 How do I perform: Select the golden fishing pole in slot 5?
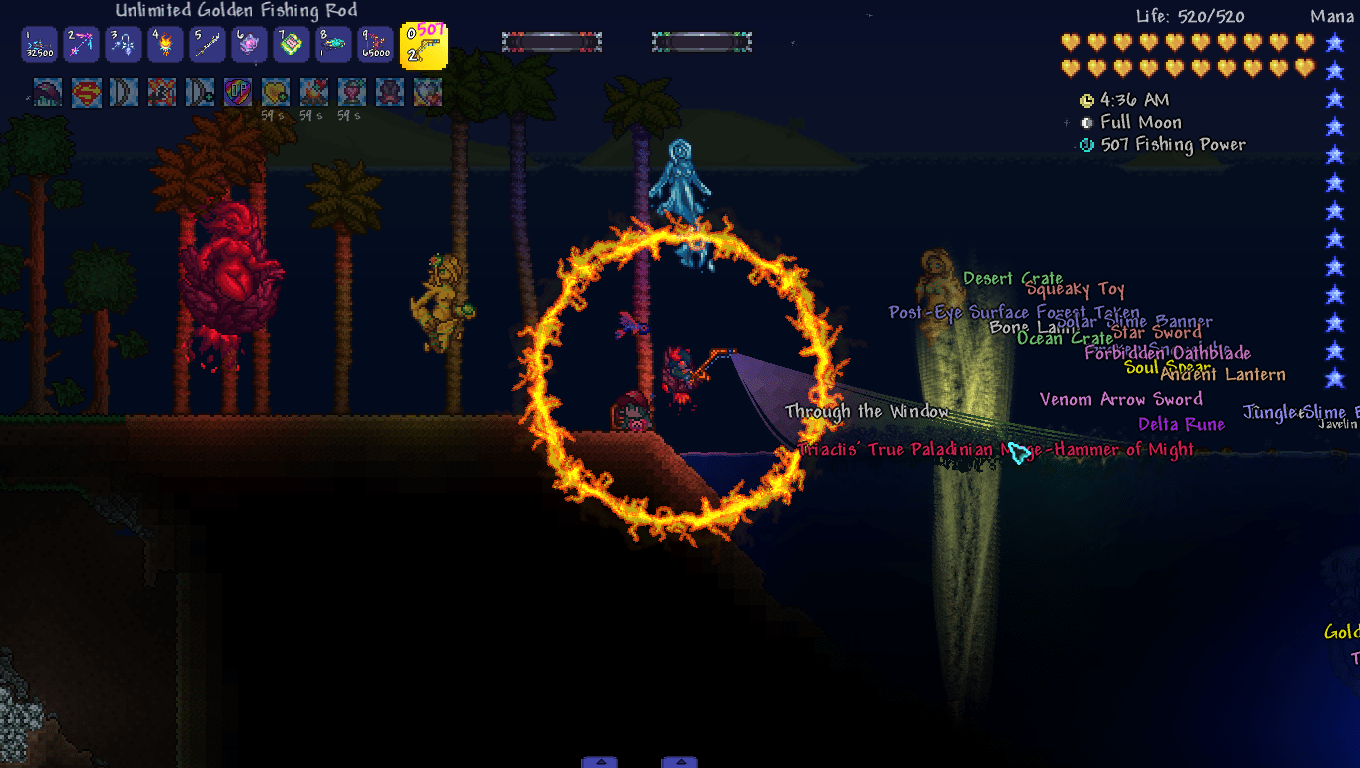207,45
